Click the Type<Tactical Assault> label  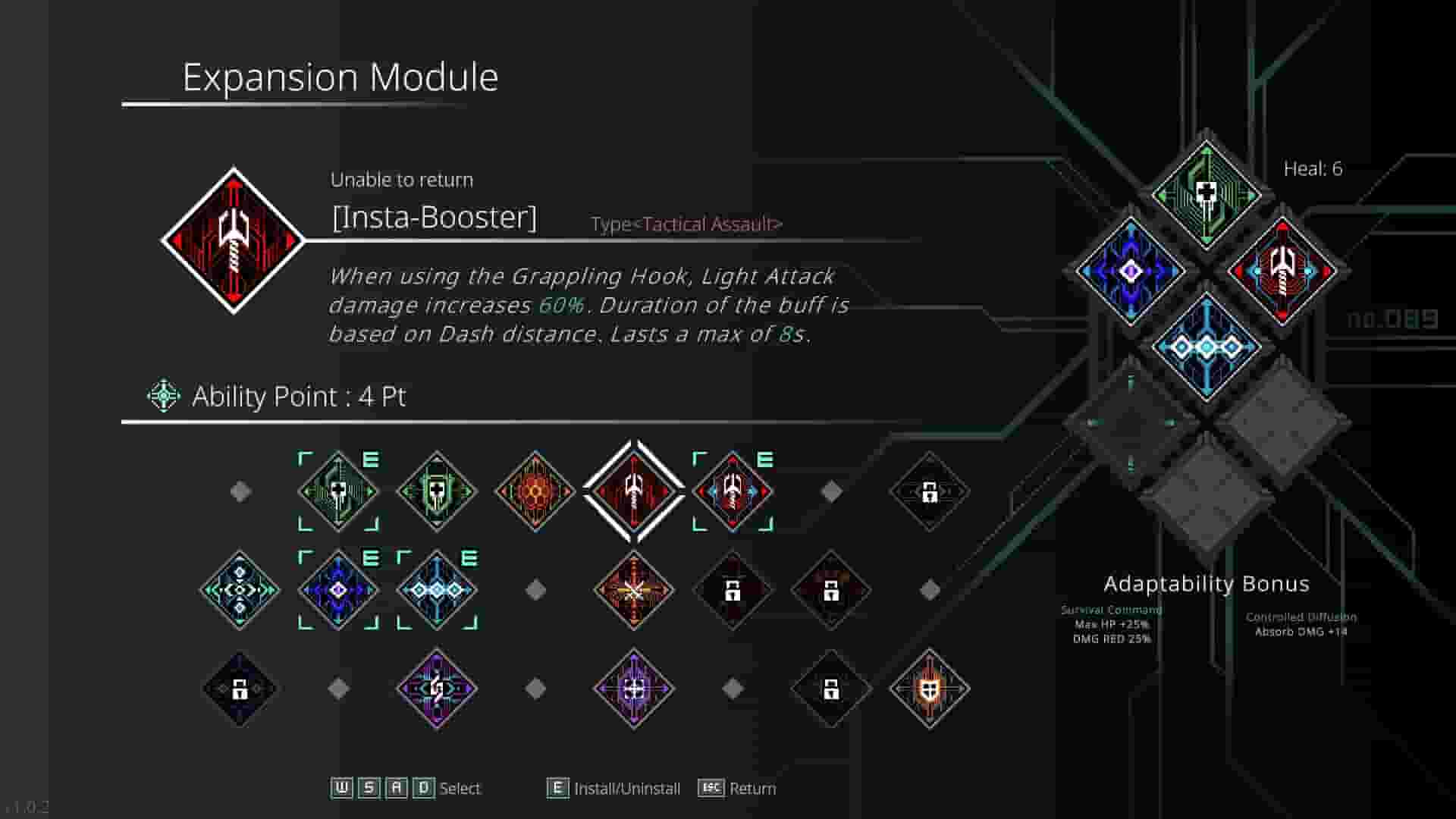tap(686, 224)
